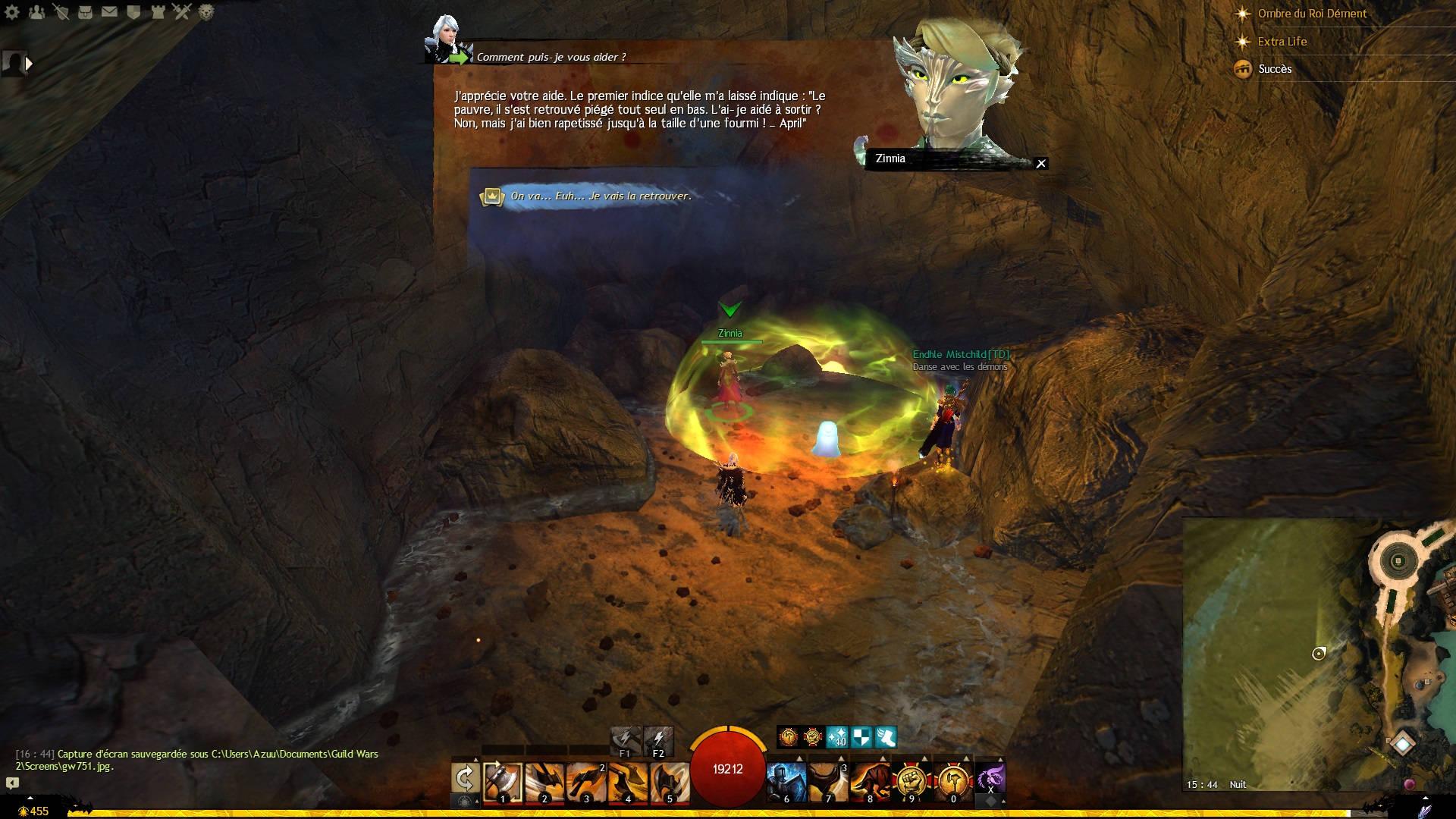Open the inventory bag icon
The height and width of the screenshot is (819, 1456).
(85, 12)
